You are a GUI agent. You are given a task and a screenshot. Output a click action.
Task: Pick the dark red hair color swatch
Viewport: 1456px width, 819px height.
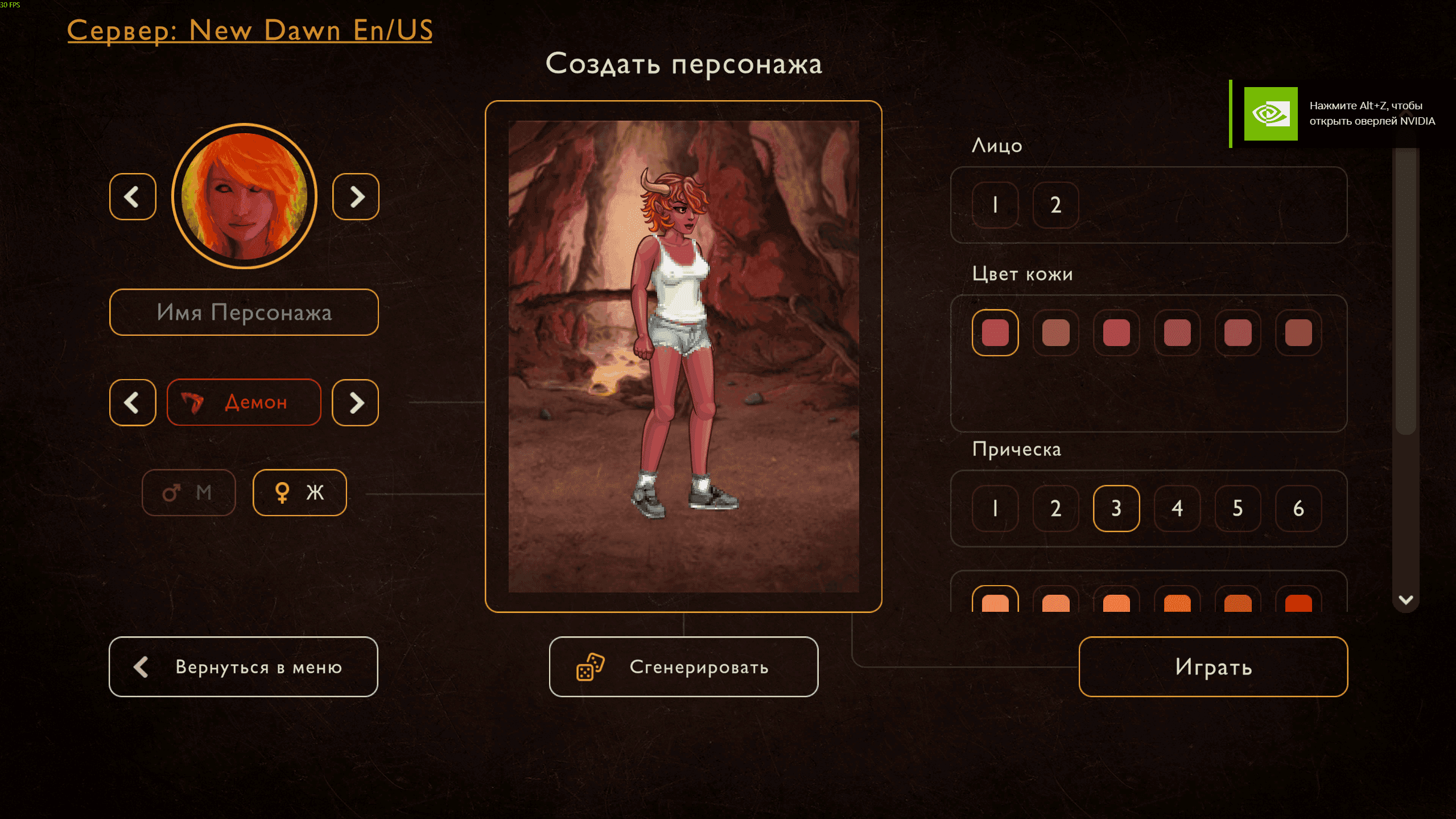1298,602
